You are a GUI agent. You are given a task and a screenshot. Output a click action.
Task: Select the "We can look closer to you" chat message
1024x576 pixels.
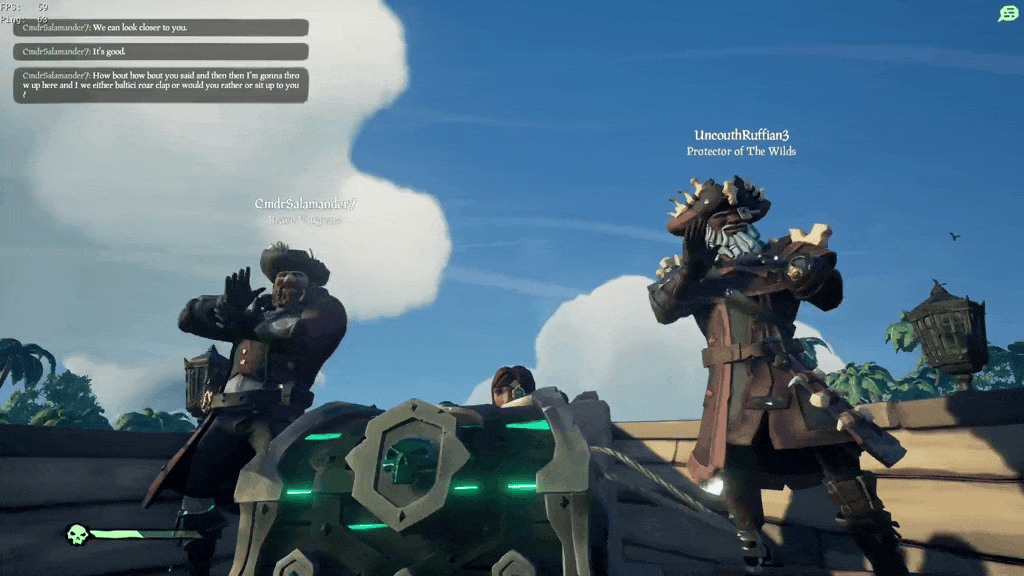click(x=160, y=28)
